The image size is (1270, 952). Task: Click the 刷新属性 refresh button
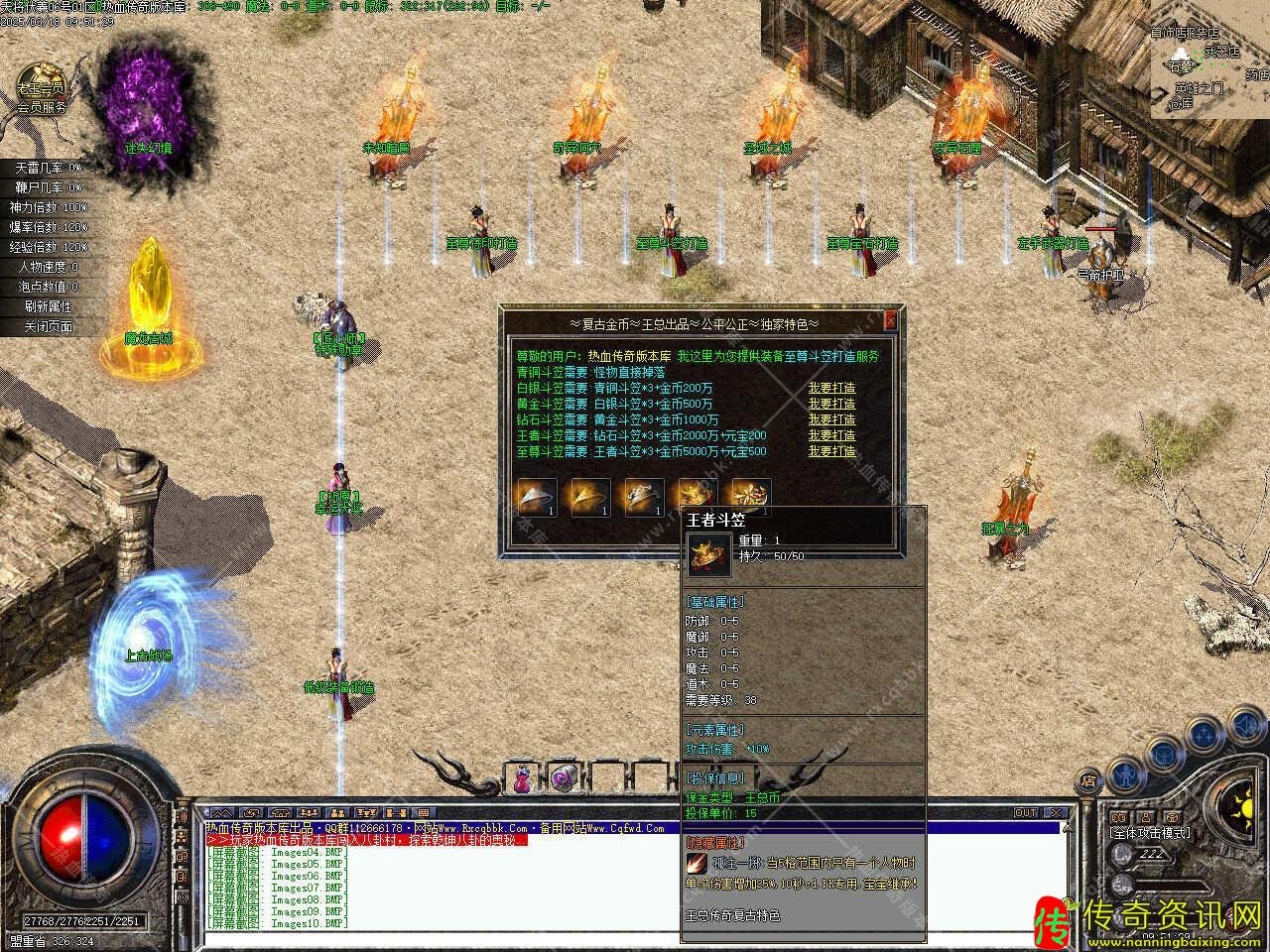(x=48, y=306)
